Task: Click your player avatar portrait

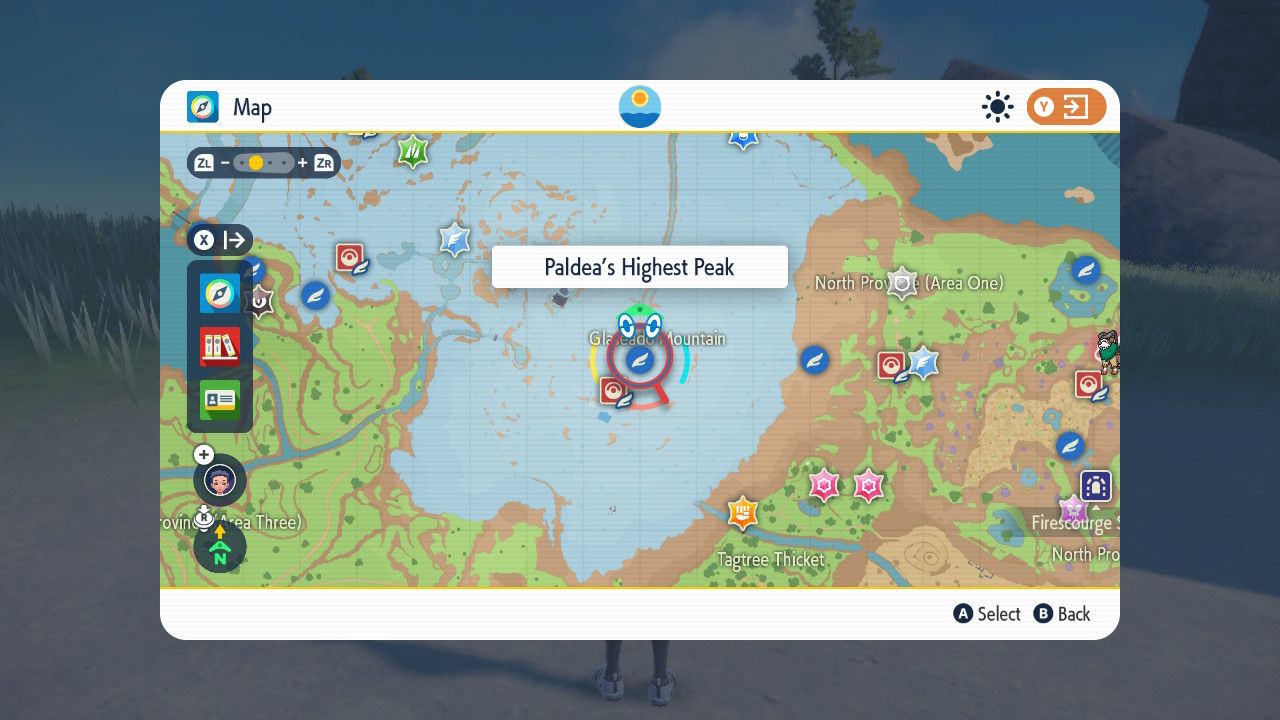Action: pyautogui.click(x=218, y=480)
